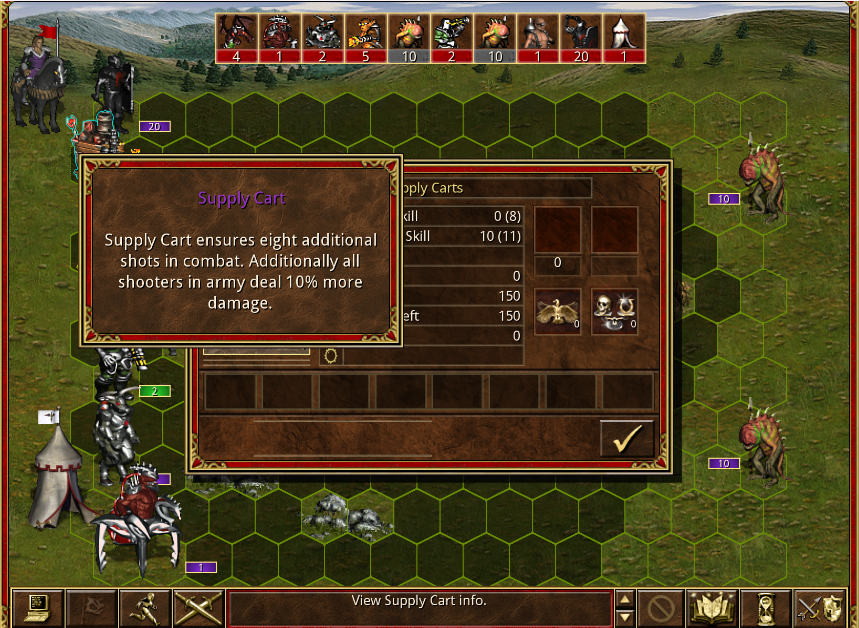
Task: Open the spellbook to cast a spell
Action: point(713,608)
